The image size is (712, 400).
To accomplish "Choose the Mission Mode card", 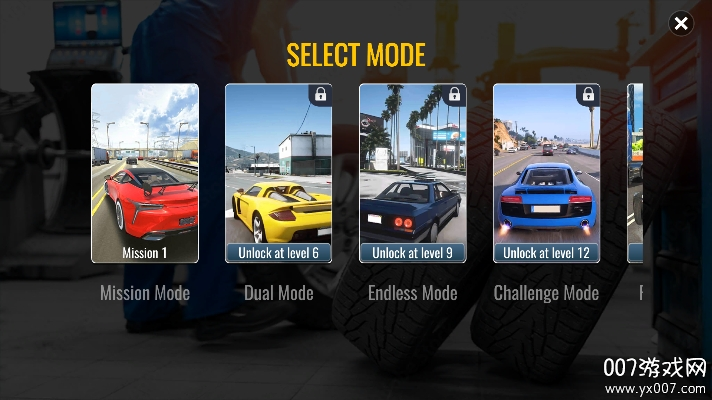I will coord(145,173).
